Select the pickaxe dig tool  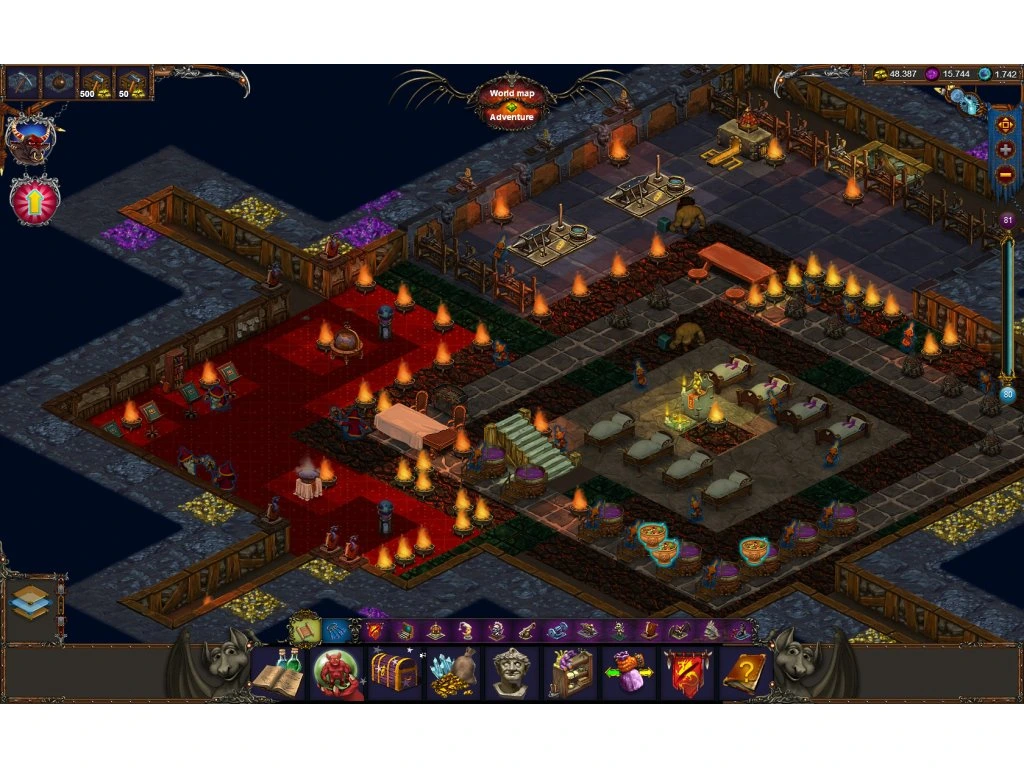[23, 83]
